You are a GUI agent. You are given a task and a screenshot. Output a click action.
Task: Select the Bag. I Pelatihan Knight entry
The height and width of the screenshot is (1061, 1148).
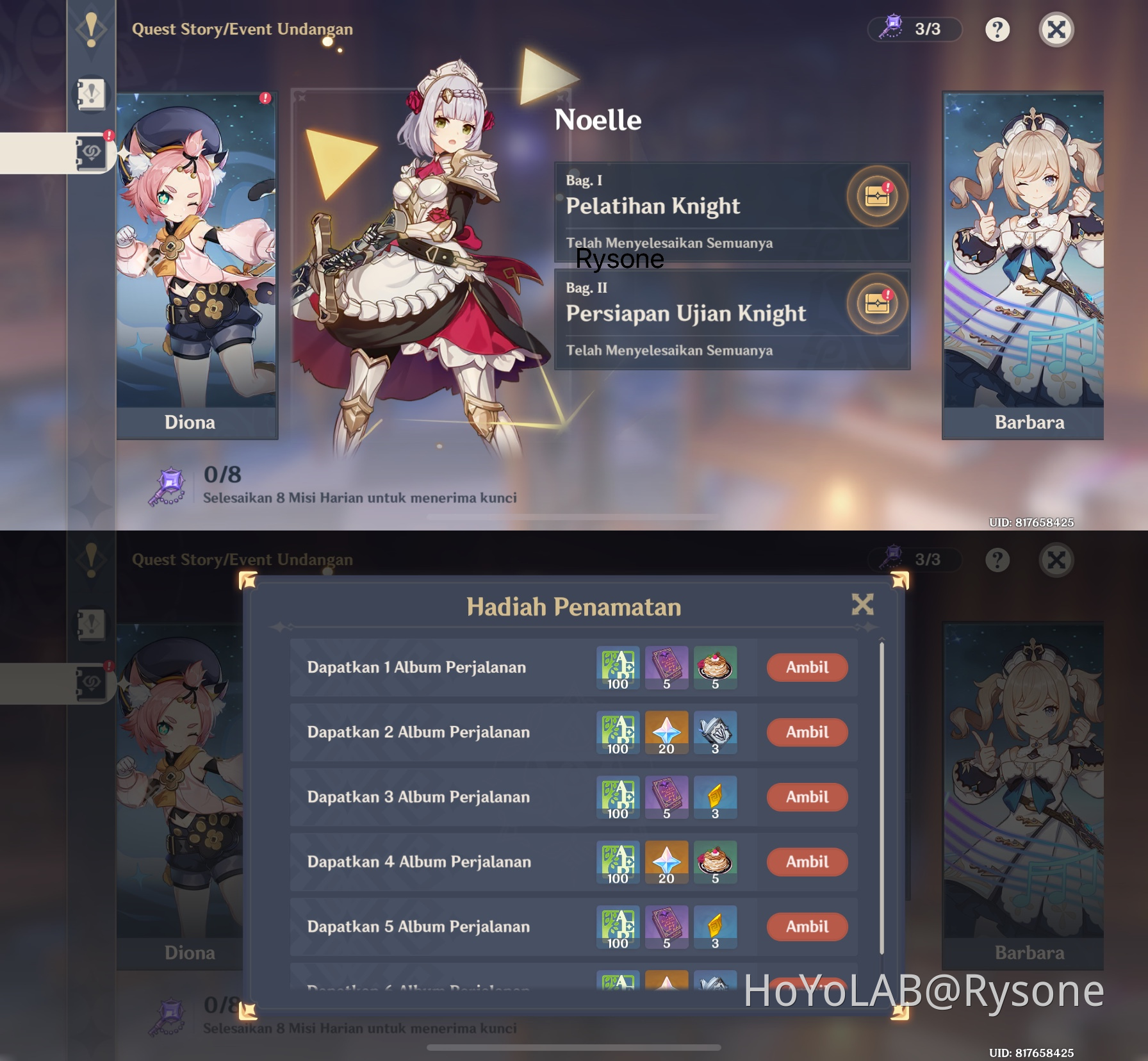click(705, 211)
